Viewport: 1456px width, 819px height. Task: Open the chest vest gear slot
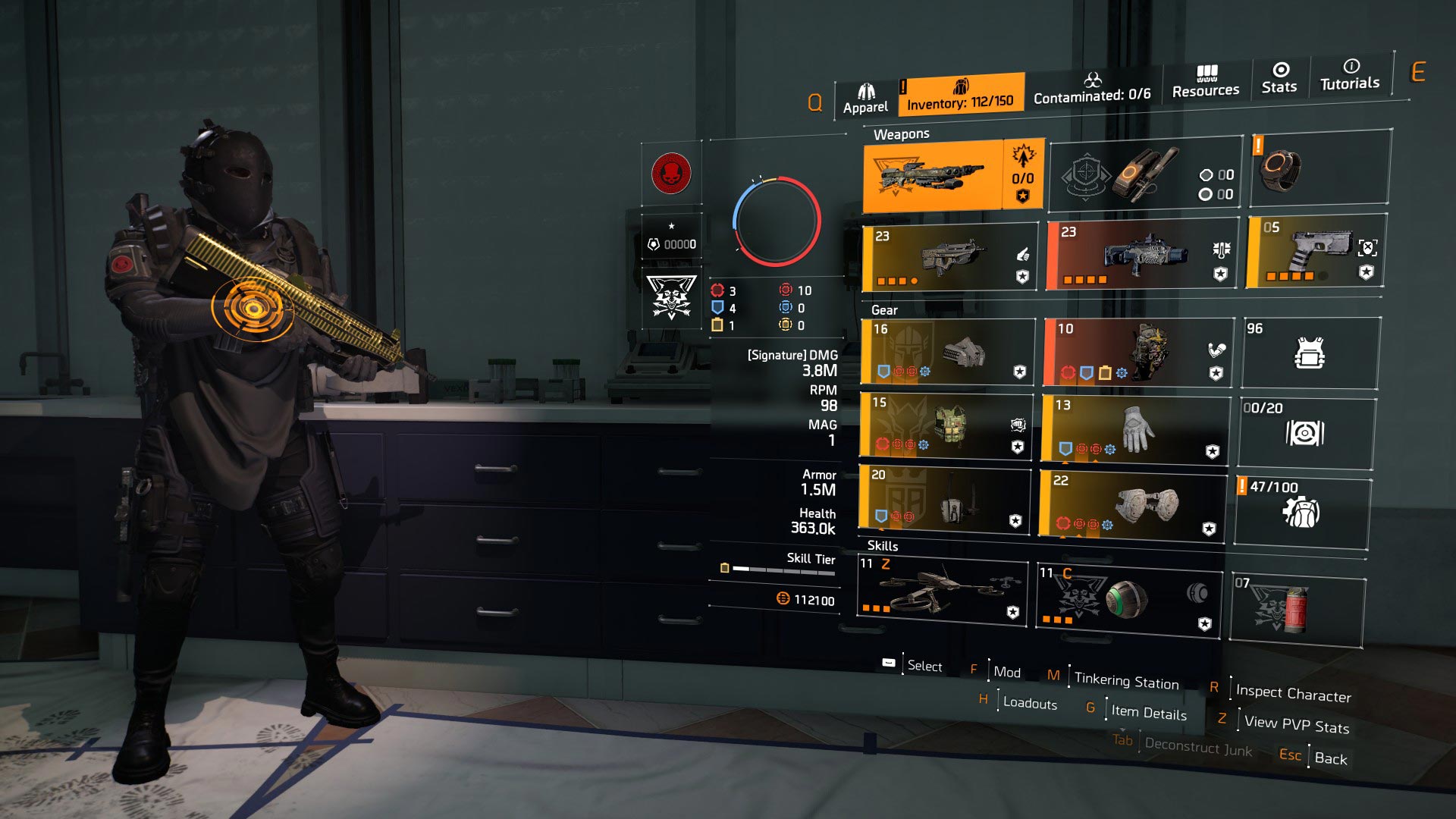[946, 425]
